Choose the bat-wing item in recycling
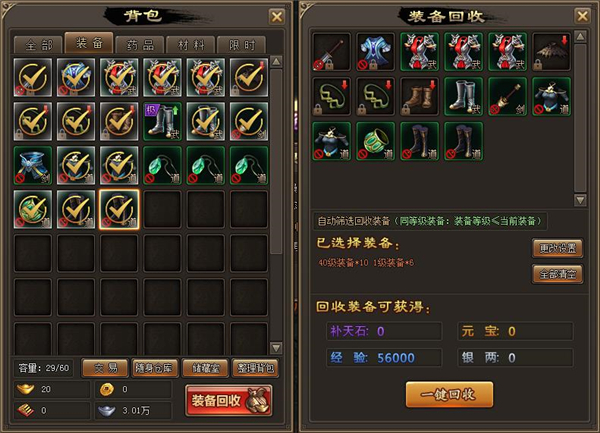The width and height of the screenshot is (600, 433). click(x=552, y=52)
